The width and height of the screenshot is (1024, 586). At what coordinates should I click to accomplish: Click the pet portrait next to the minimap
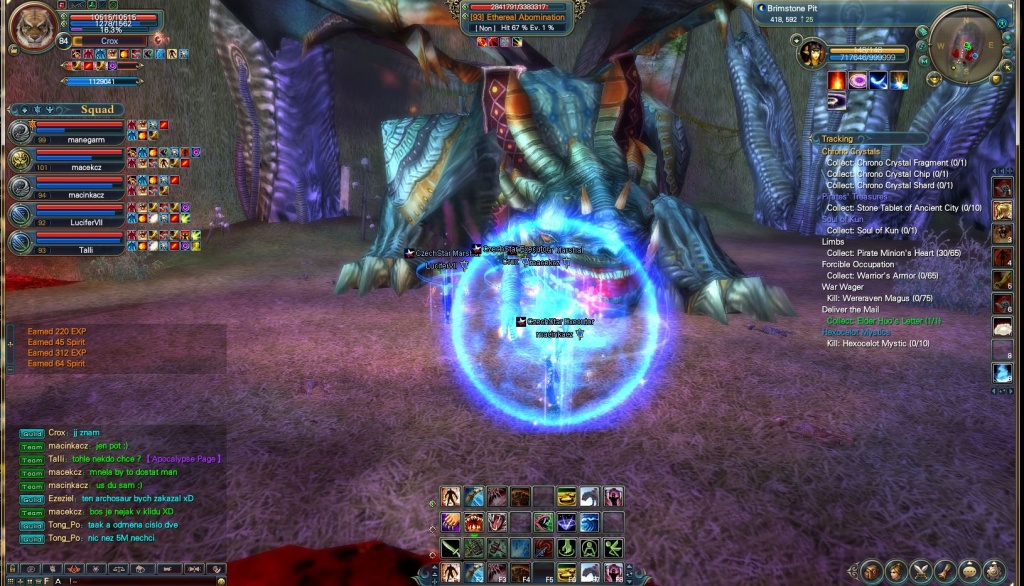[x=812, y=54]
